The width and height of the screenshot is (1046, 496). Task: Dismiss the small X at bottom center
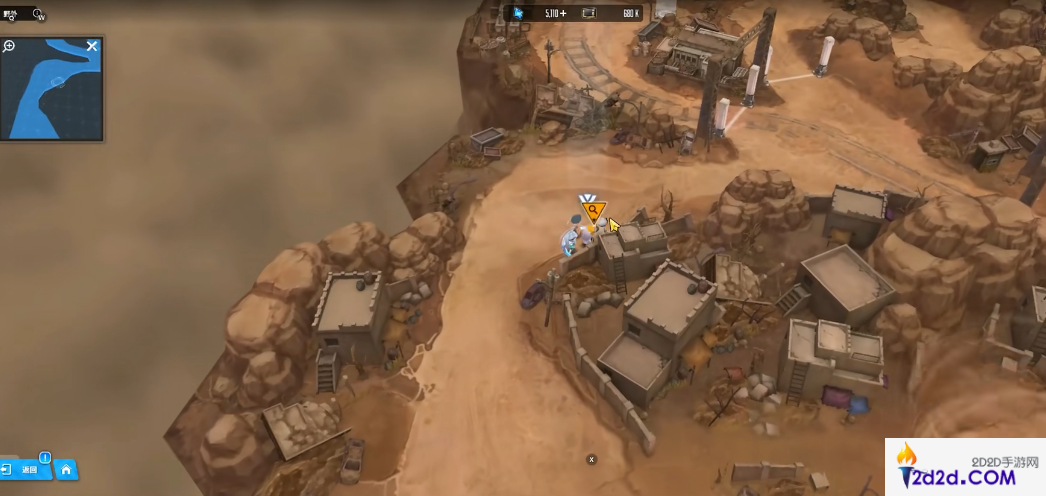pyautogui.click(x=592, y=459)
